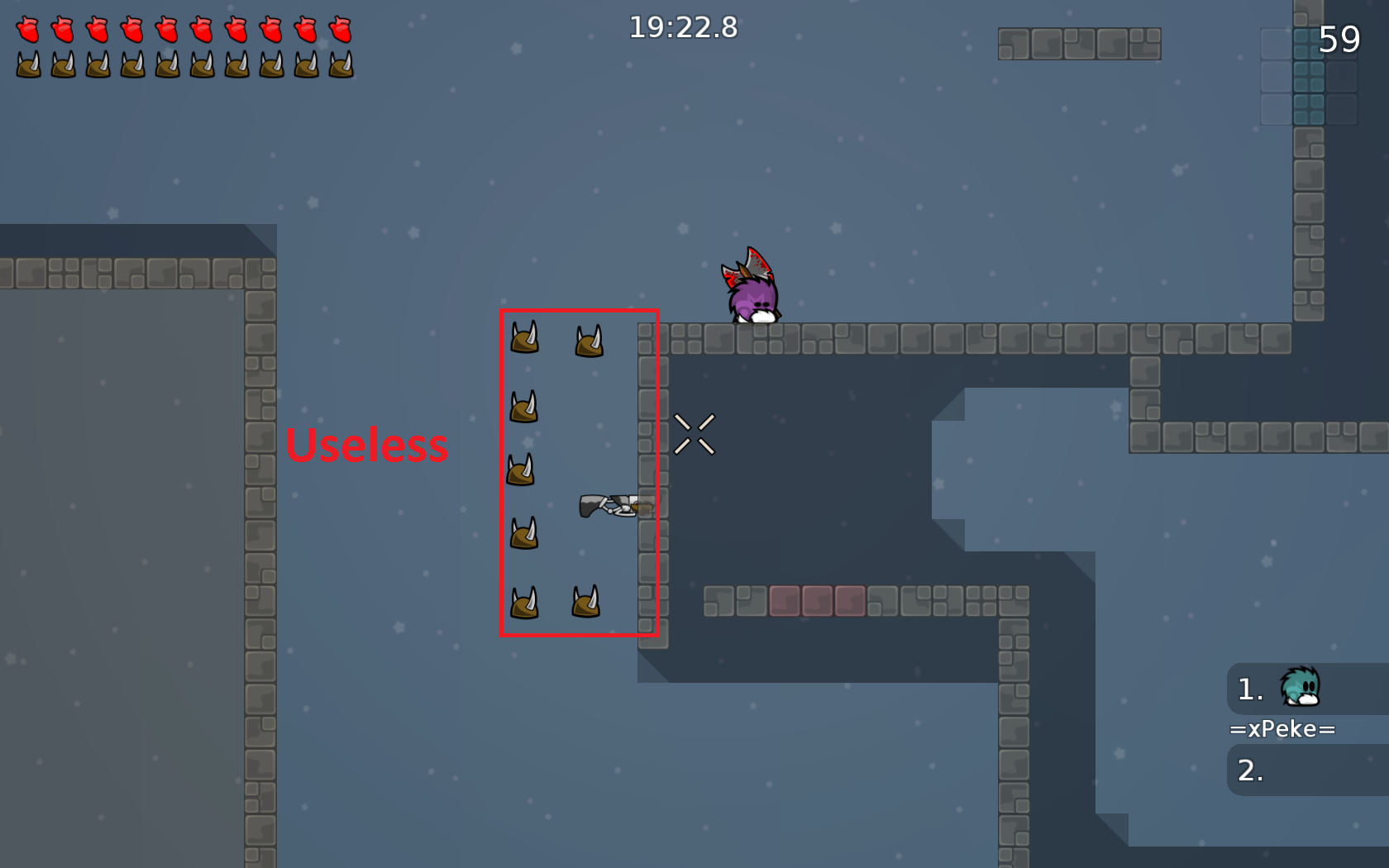Click the bottom helmet pair in the red box

(x=556, y=602)
